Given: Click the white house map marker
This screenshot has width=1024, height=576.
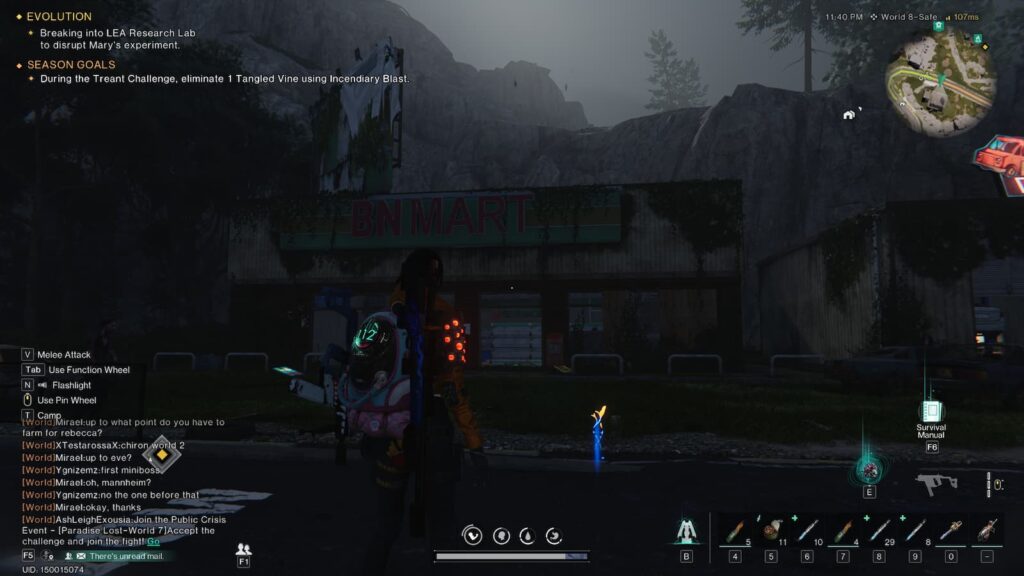Looking at the screenshot, I should (849, 114).
